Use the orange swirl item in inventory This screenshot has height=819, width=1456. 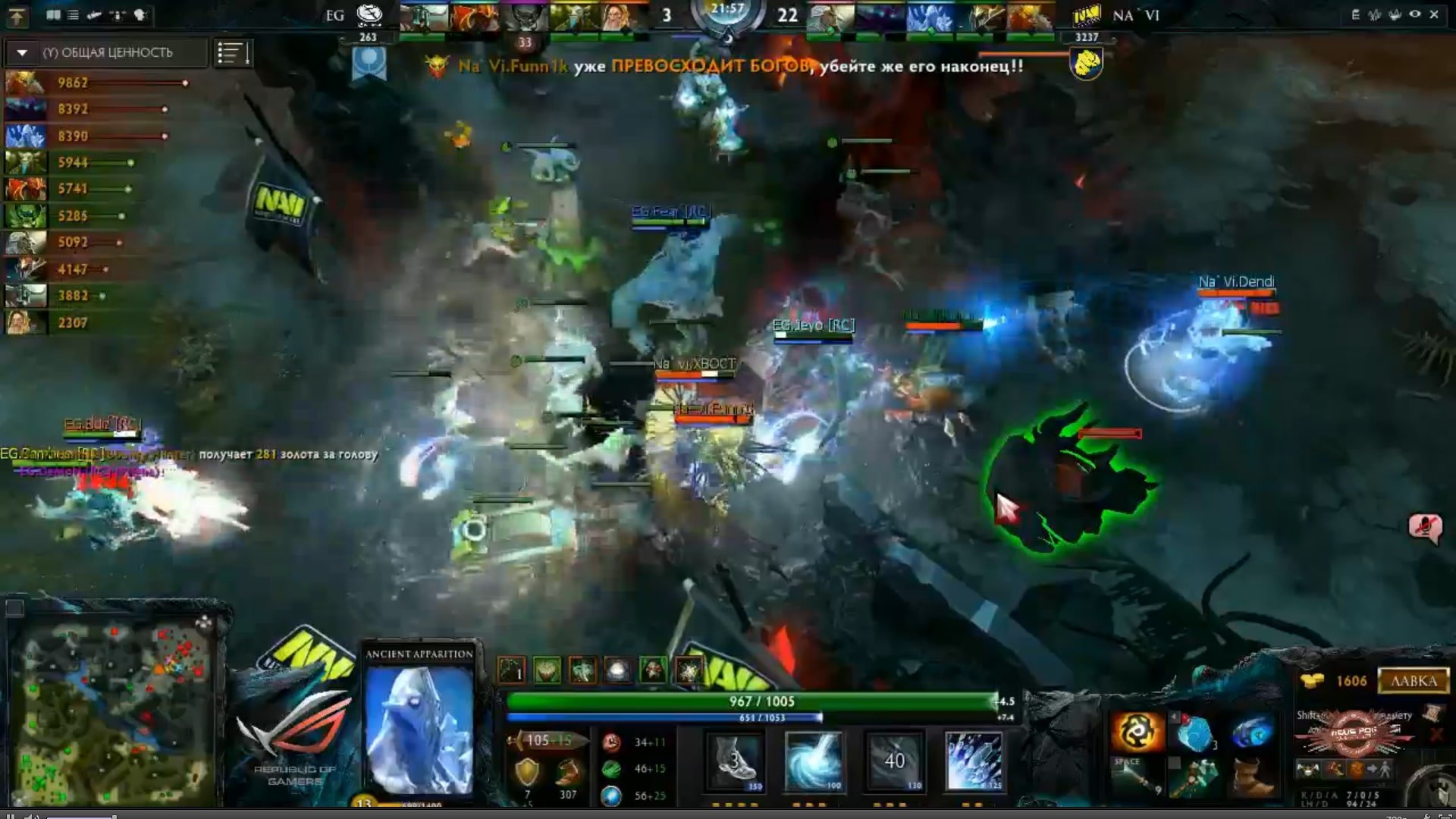(1136, 732)
